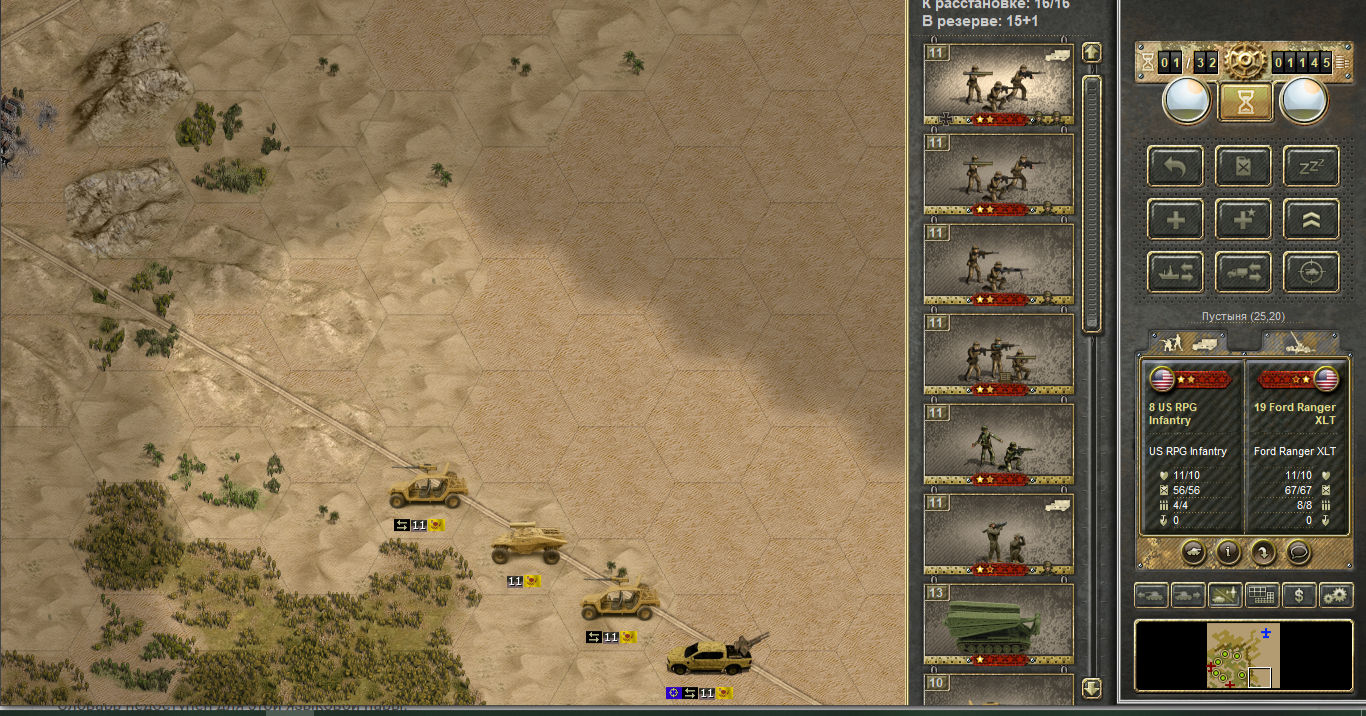The height and width of the screenshot is (716, 1366).
Task: Click the tank crosshair target button
Action: tap(1310, 272)
